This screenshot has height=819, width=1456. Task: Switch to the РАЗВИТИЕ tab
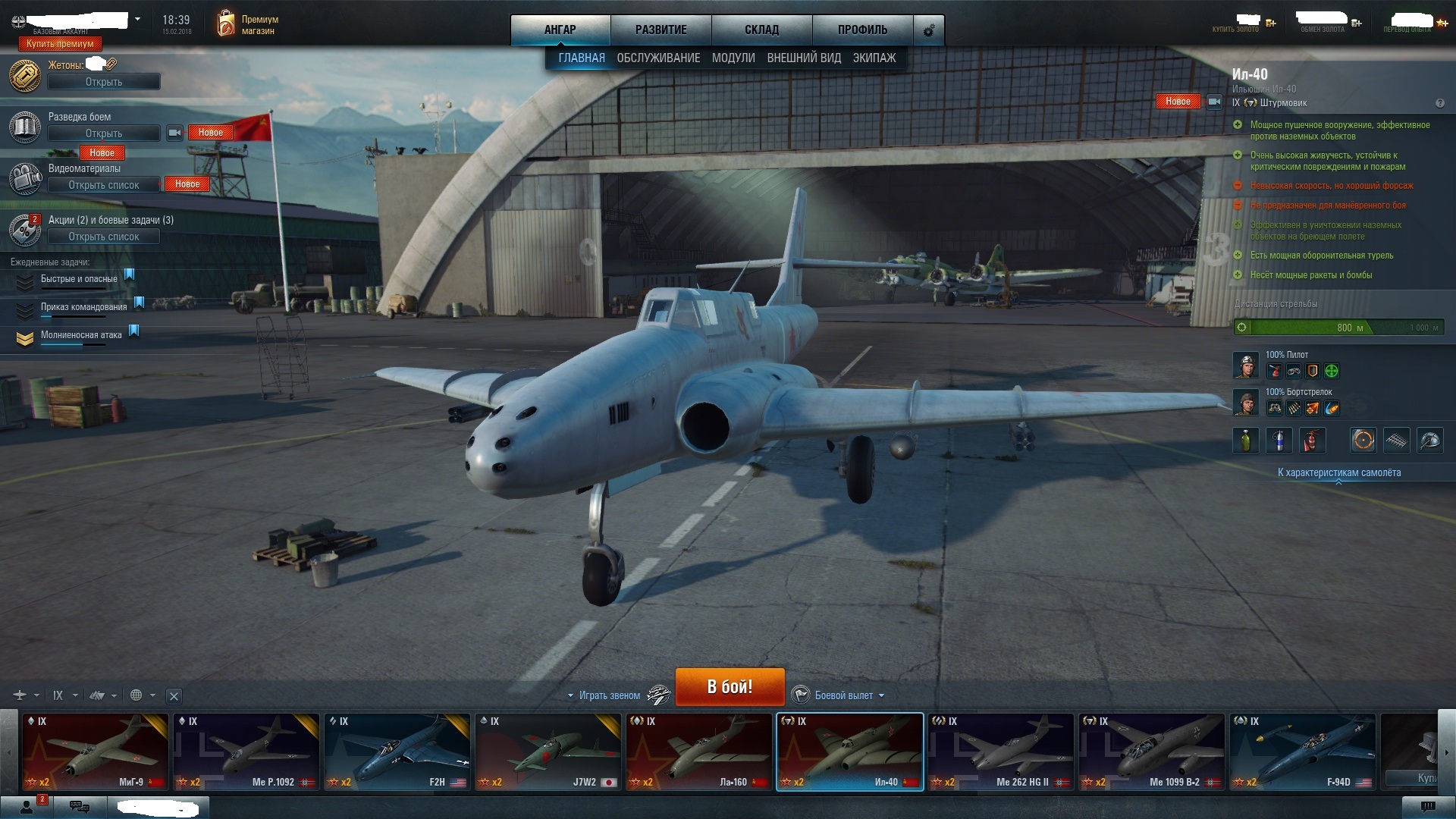(x=661, y=30)
